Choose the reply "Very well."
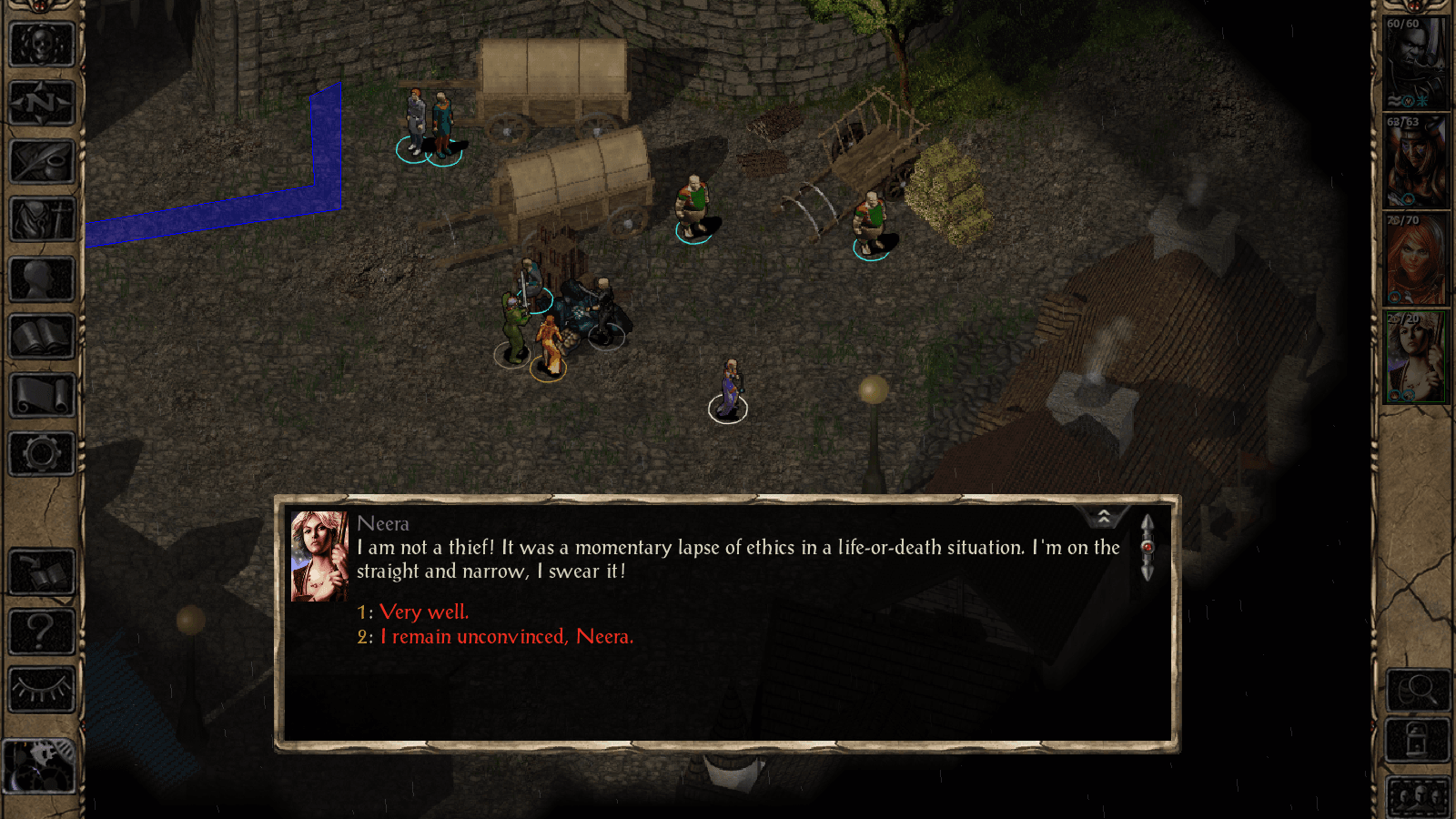The height and width of the screenshot is (819, 1456). (x=423, y=612)
